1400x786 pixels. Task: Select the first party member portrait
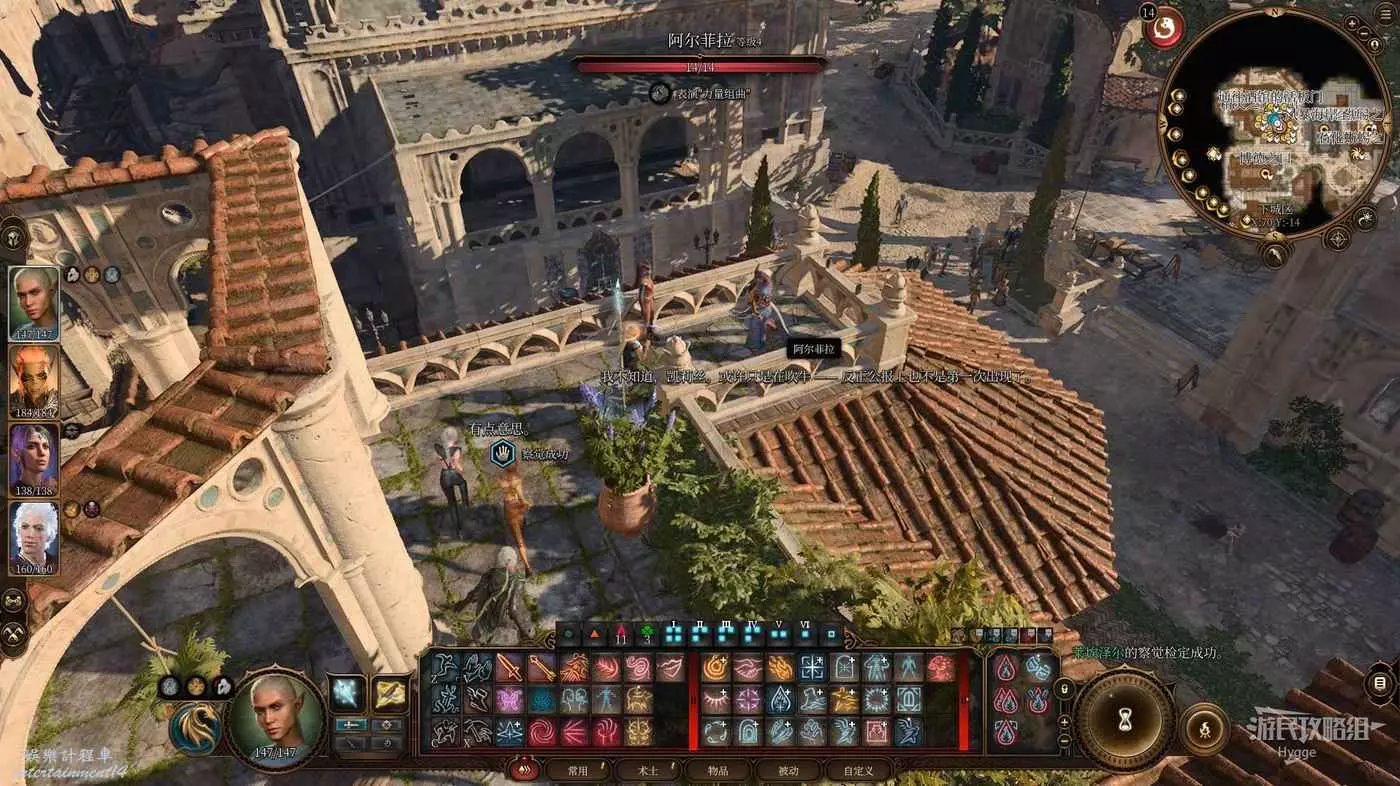coord(34,304)
